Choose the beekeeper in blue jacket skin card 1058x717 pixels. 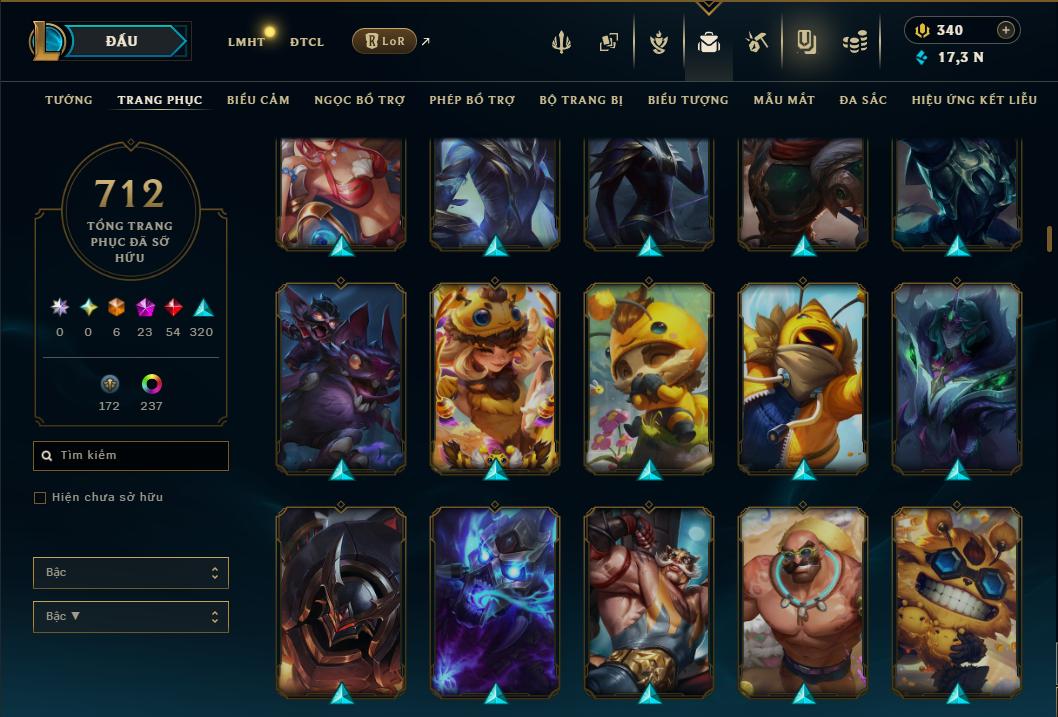(x=803, y=377)
